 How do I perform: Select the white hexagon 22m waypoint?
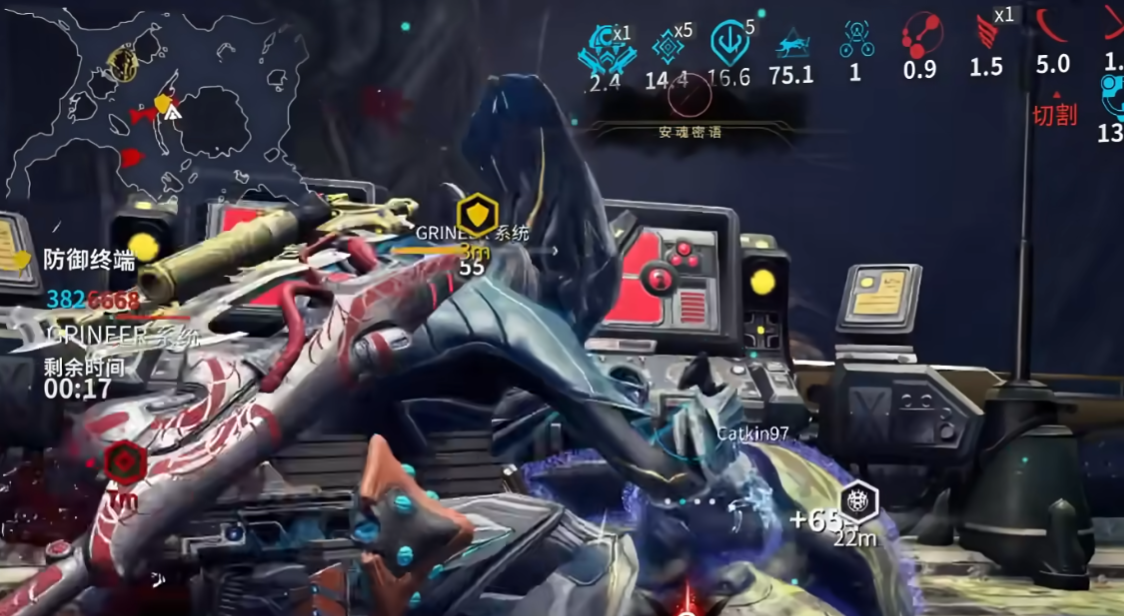pos(858,501)
